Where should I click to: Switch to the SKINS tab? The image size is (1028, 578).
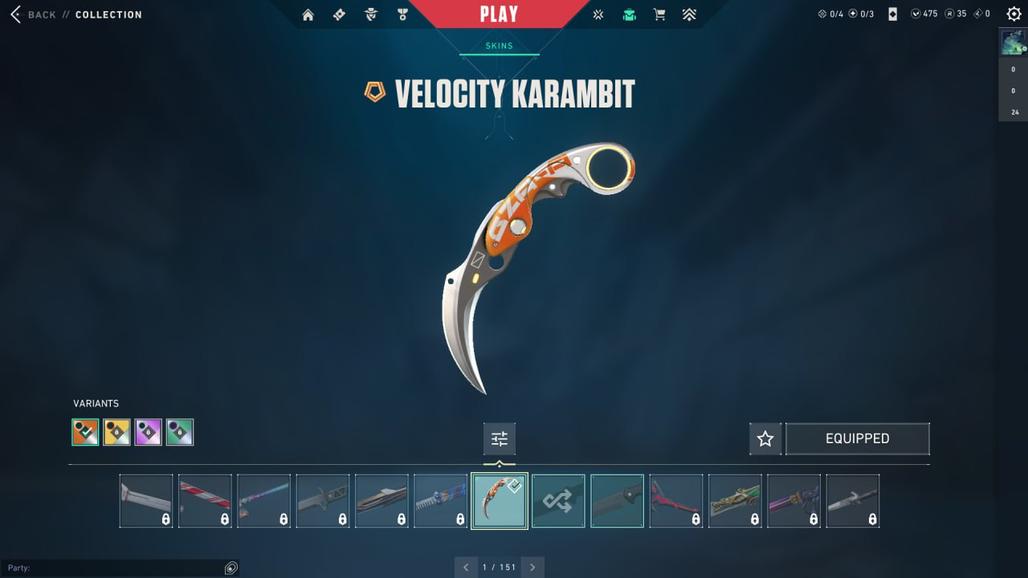coord(499,46)
